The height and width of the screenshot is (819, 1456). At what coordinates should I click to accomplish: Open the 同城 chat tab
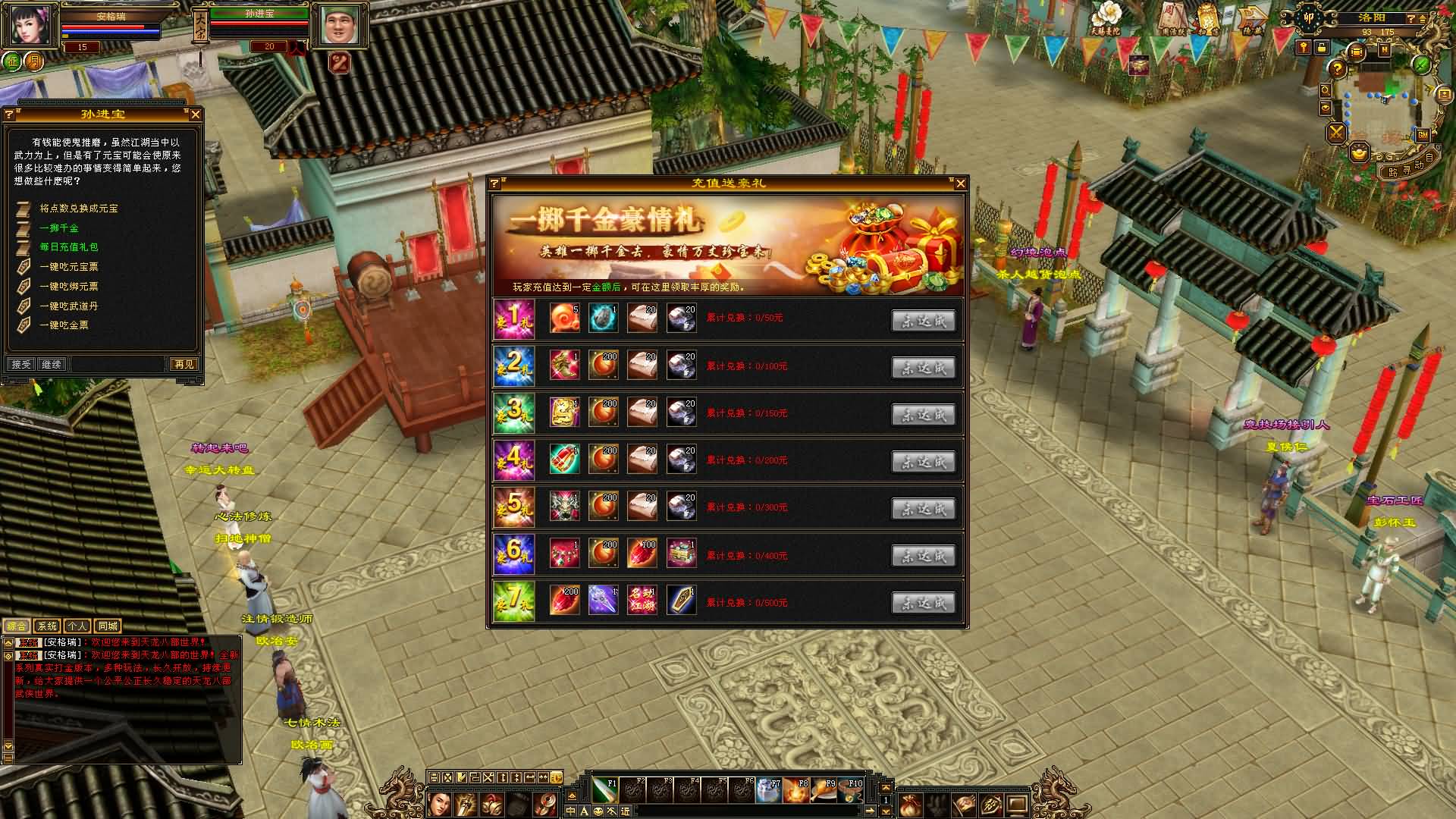[x=108, y=626]
